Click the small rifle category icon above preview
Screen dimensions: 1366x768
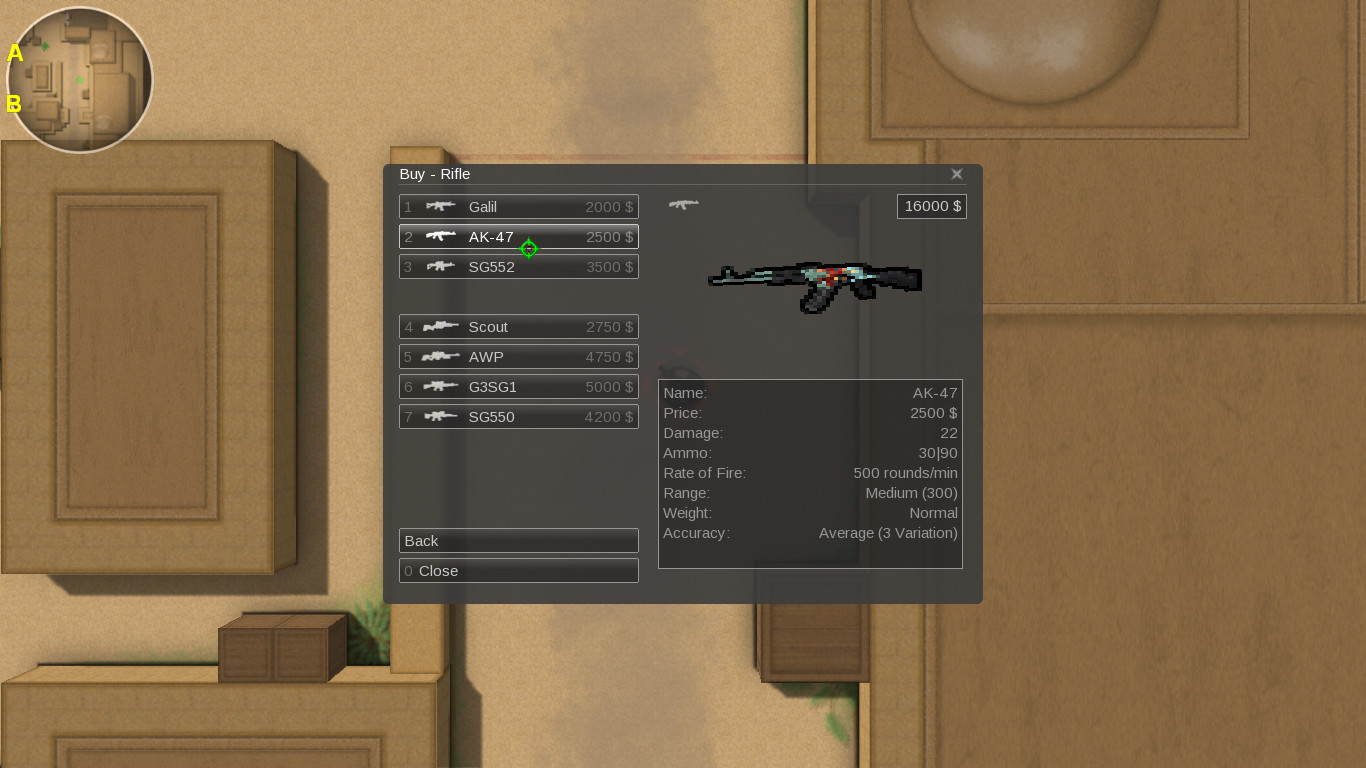[684, 203]
